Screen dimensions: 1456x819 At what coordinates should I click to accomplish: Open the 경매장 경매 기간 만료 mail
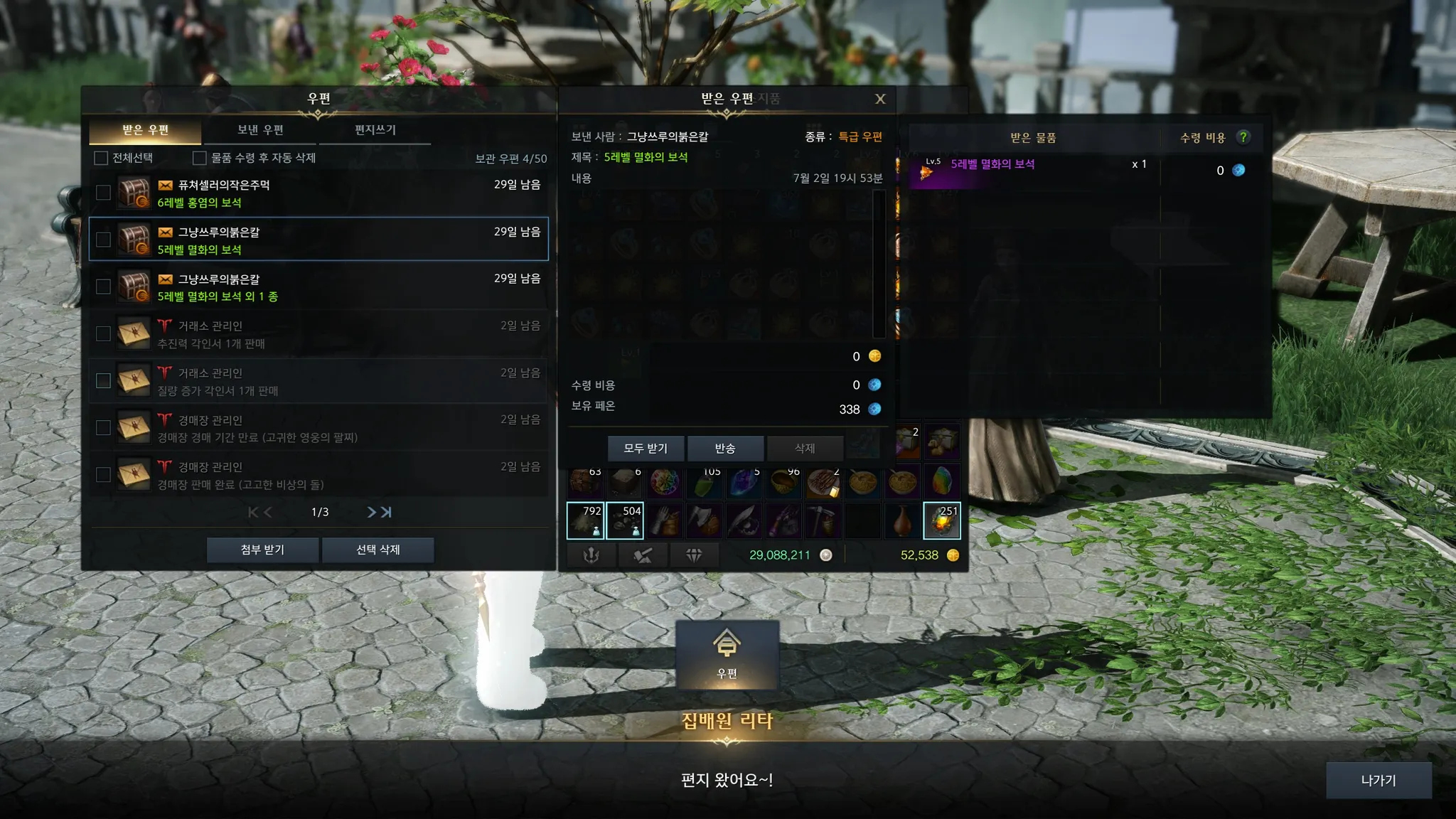pos(318,428)
